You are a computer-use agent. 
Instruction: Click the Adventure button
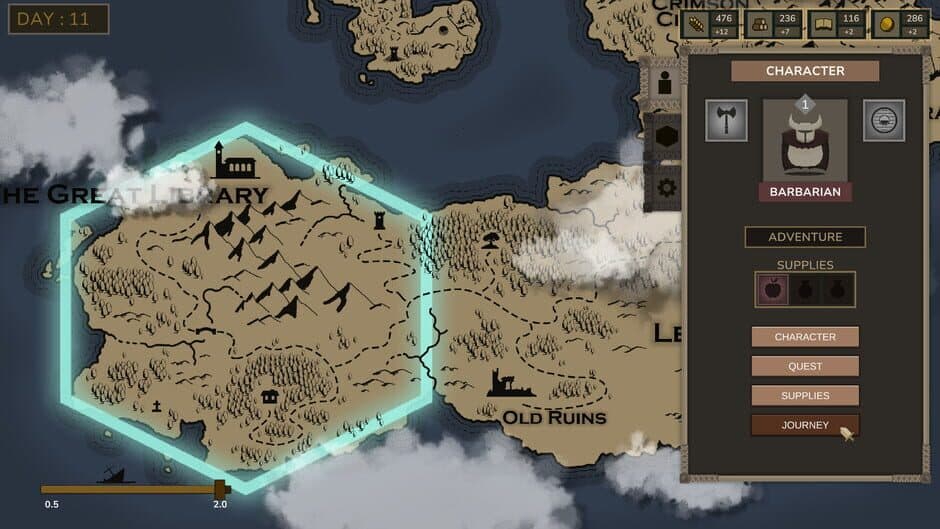pyautogui.click(x=805, y=237)
